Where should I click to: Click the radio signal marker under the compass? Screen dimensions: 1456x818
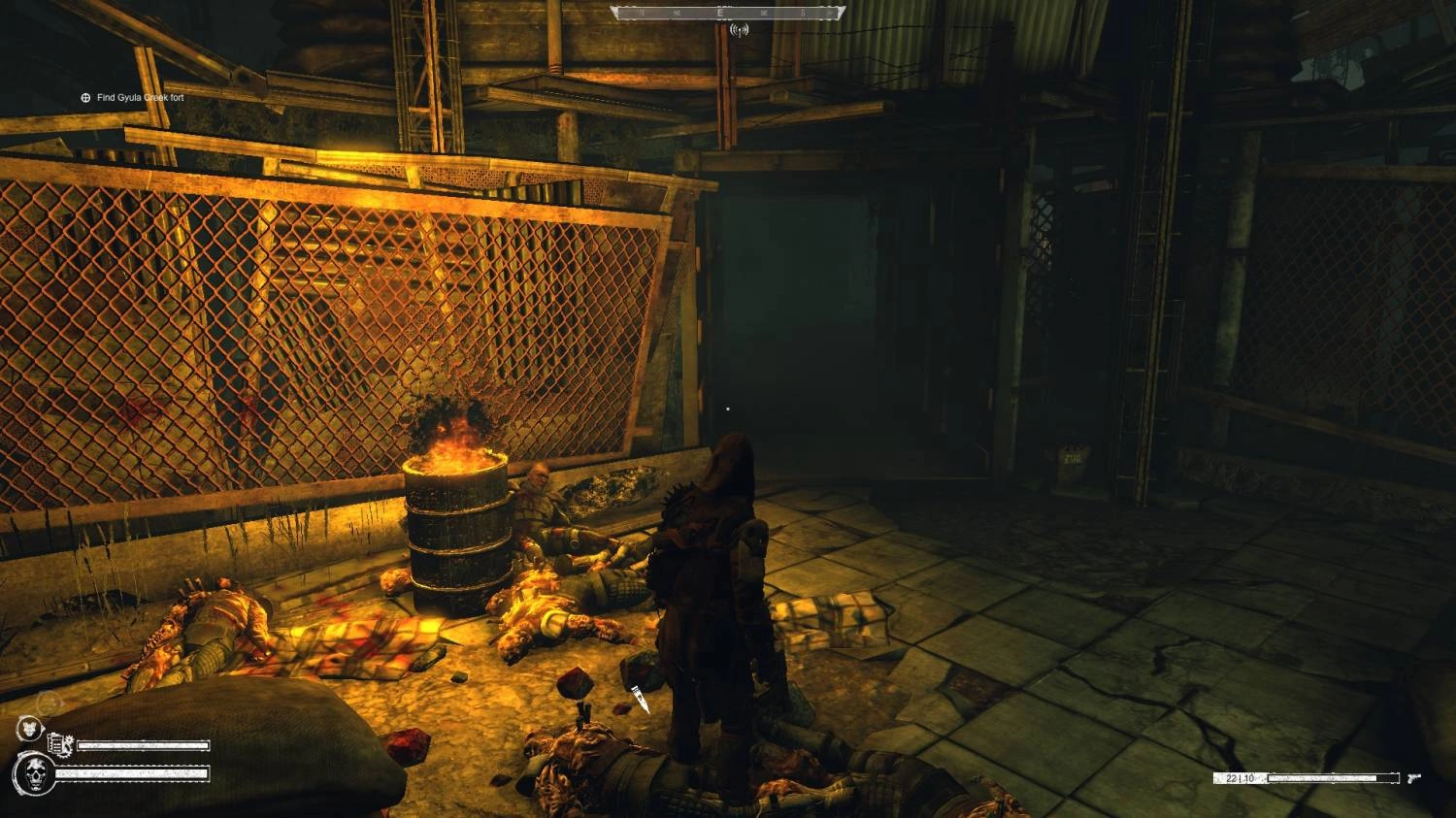click(x=737, y=30)
